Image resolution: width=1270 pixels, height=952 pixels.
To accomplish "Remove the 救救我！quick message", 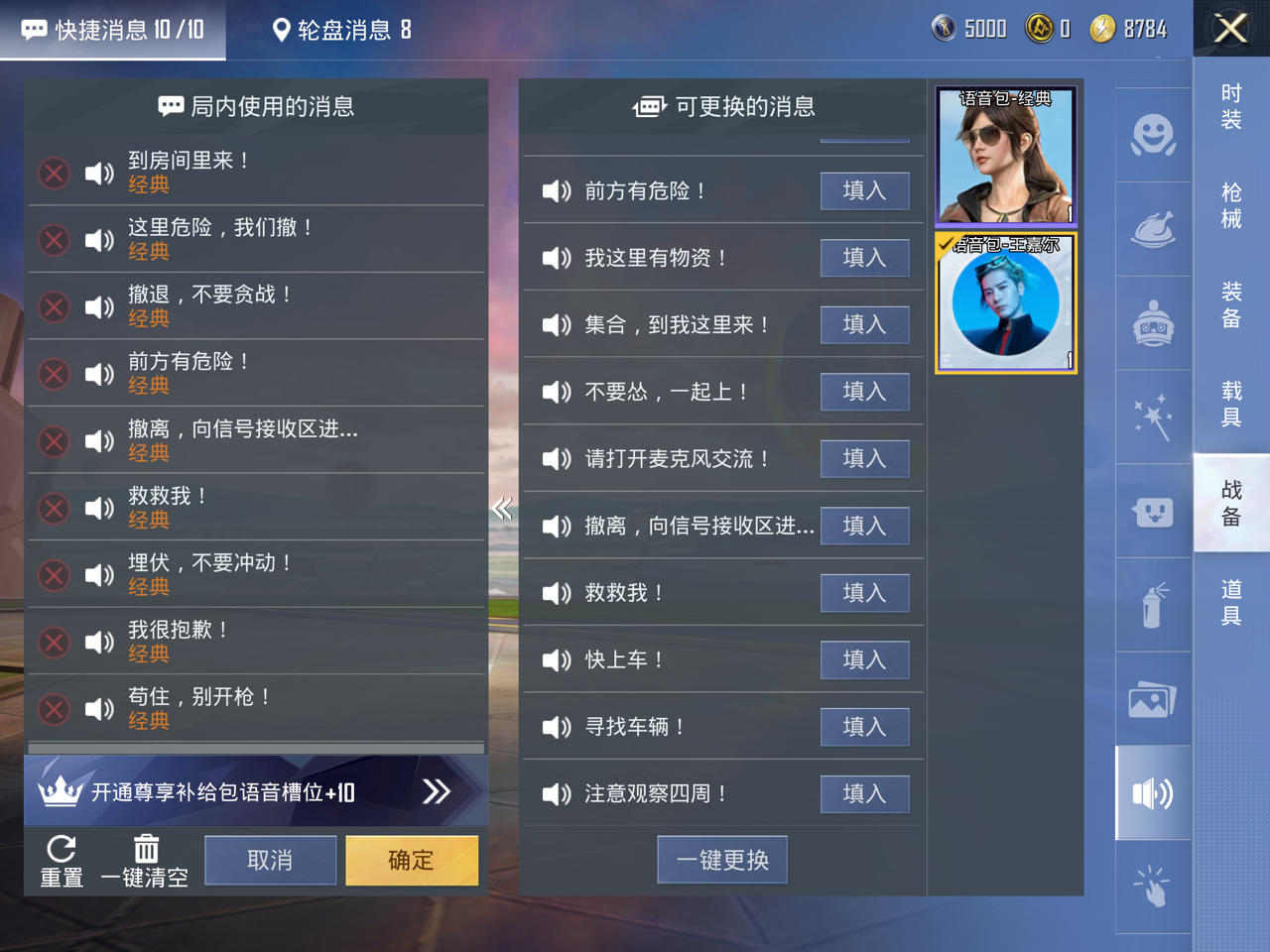I will pos(54,508).
